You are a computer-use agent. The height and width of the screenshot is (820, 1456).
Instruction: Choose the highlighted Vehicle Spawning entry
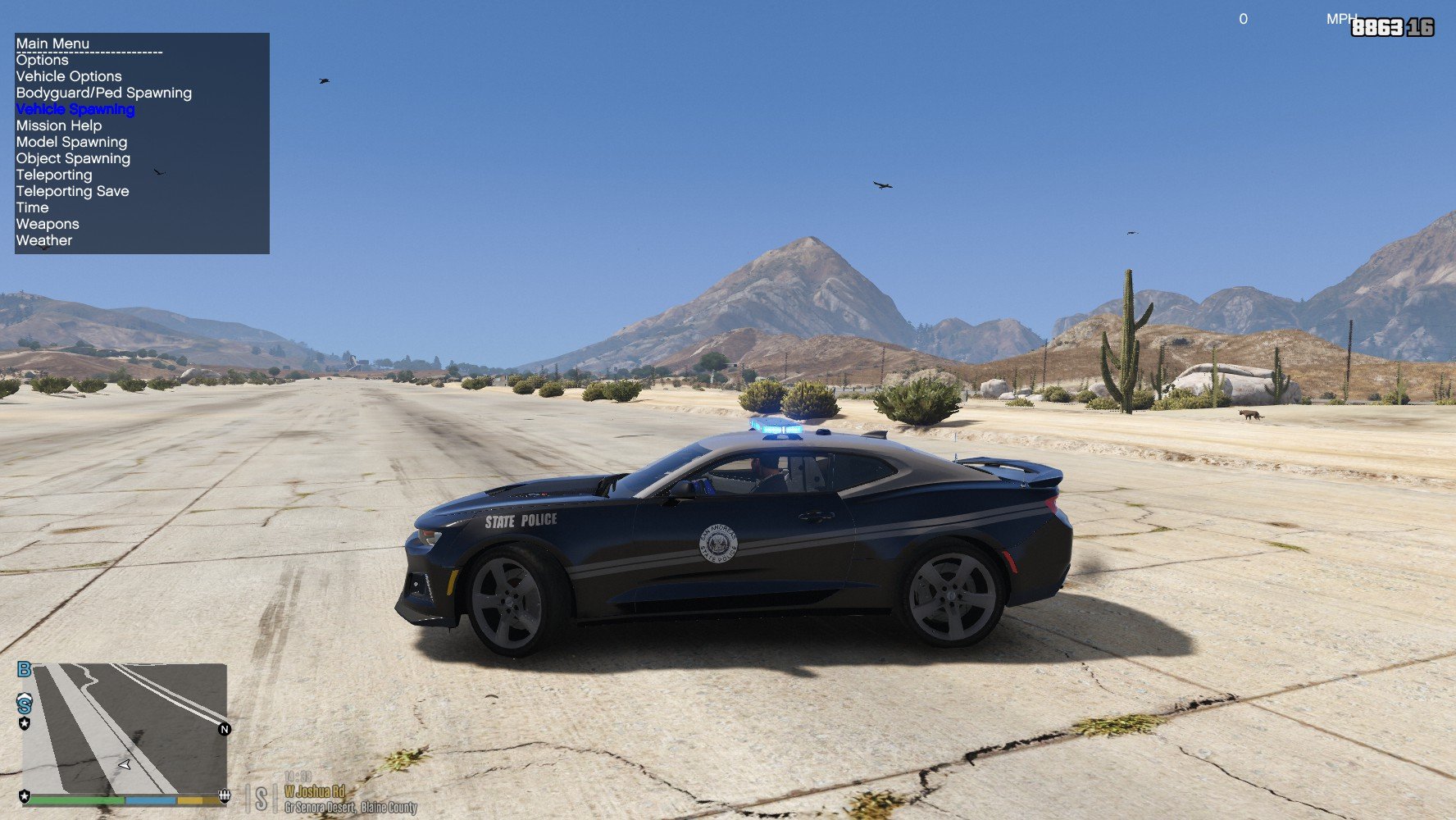[75, 109]
